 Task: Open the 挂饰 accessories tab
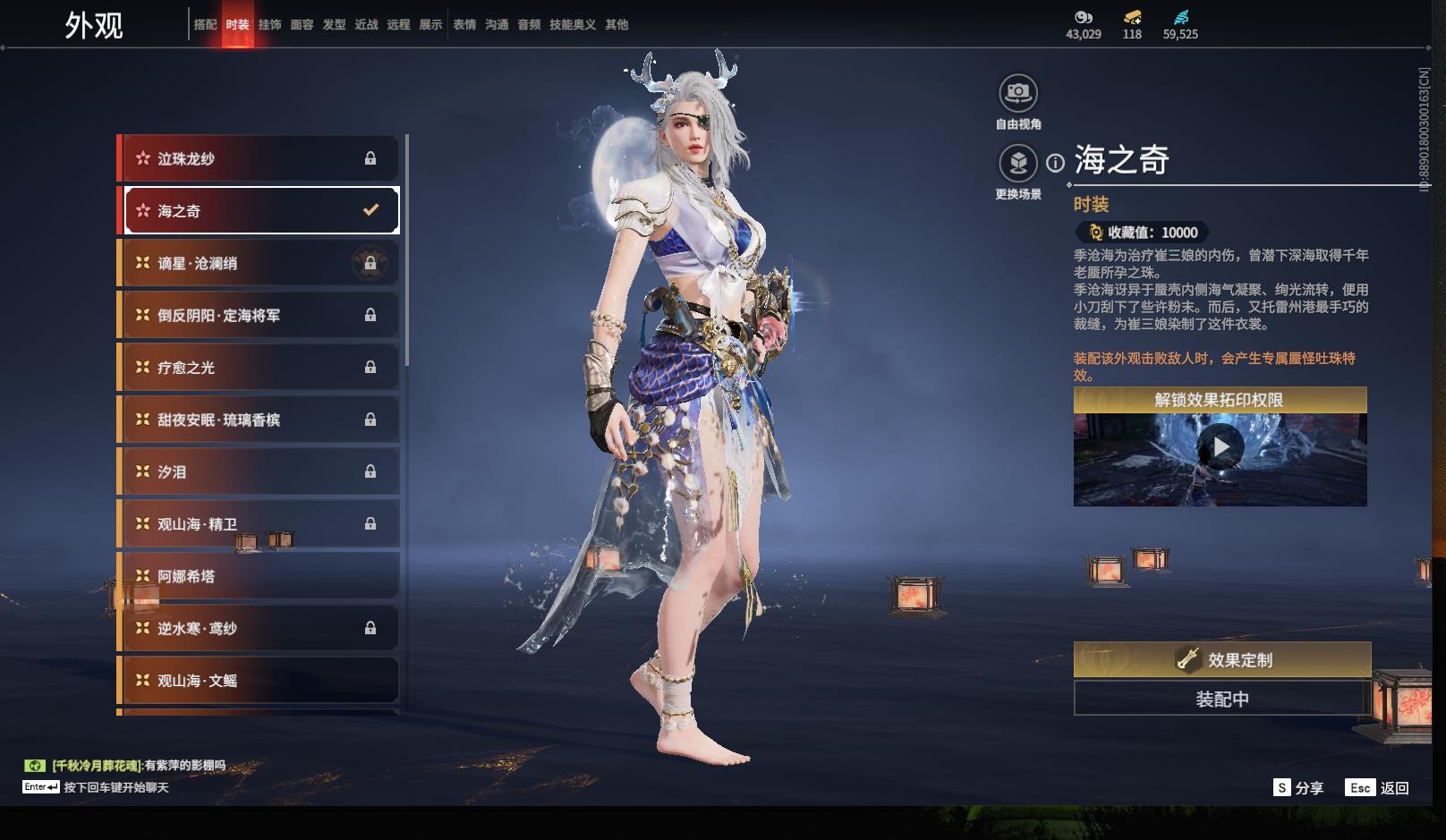click(x=269, y=25)
